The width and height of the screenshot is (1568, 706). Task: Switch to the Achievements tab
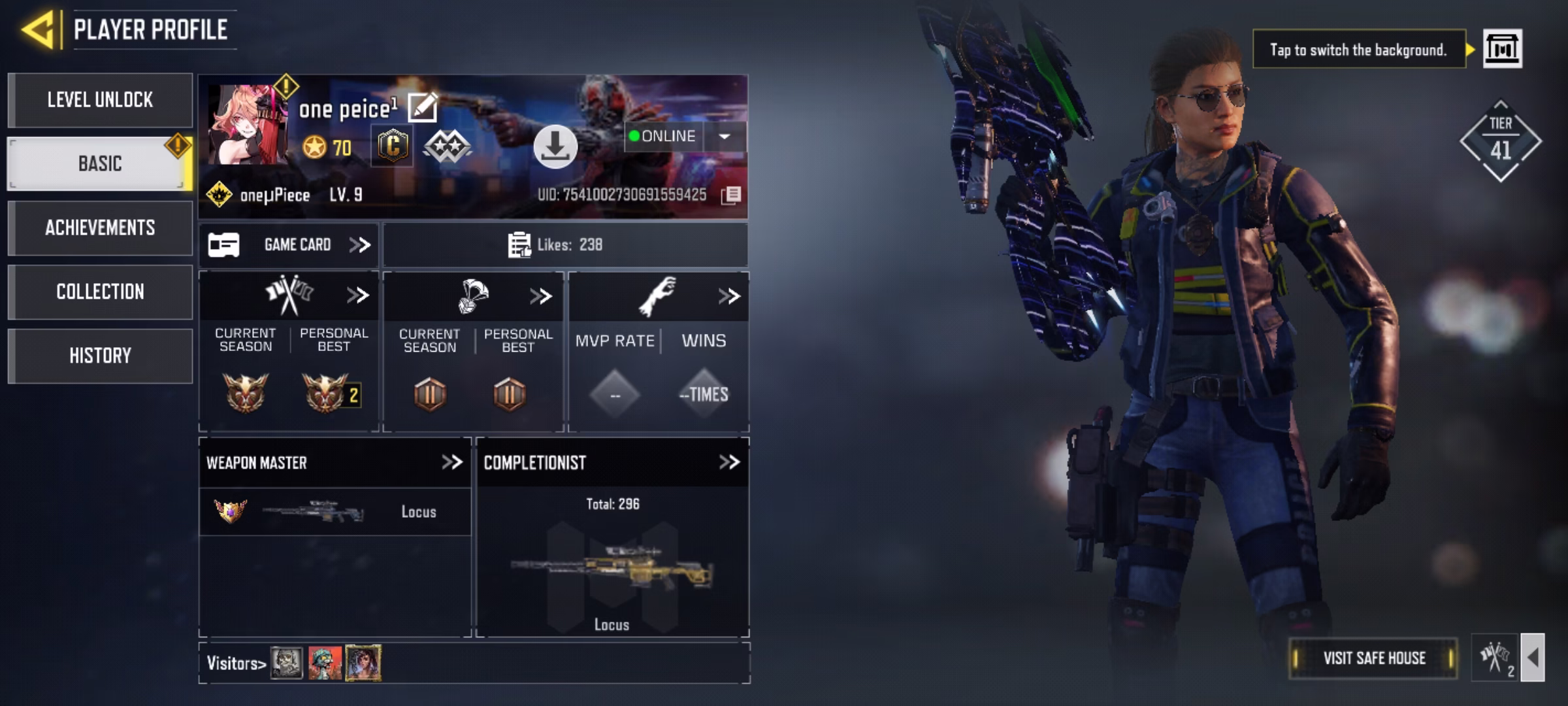(x=100, y=227)
